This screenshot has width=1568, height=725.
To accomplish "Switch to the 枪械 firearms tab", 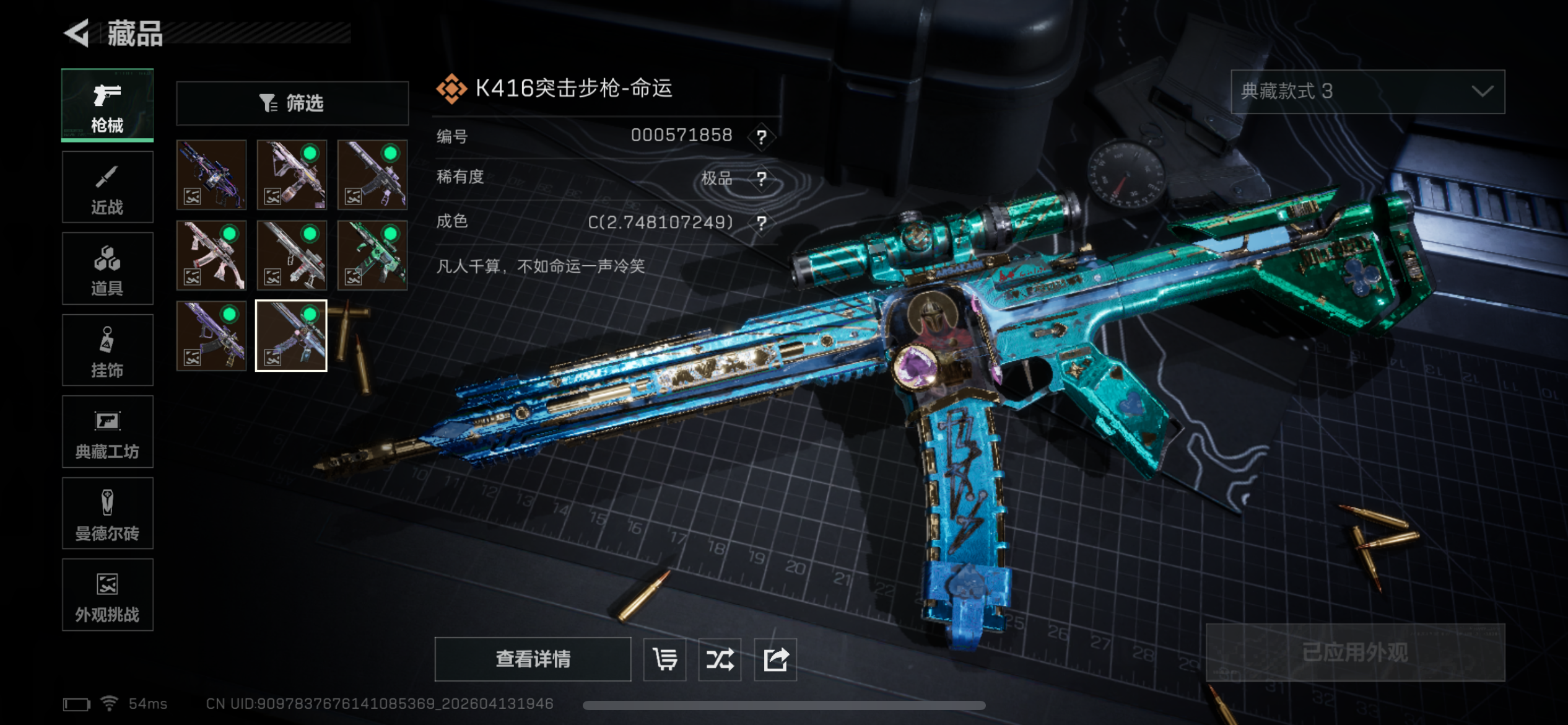I will pos(107,105).
